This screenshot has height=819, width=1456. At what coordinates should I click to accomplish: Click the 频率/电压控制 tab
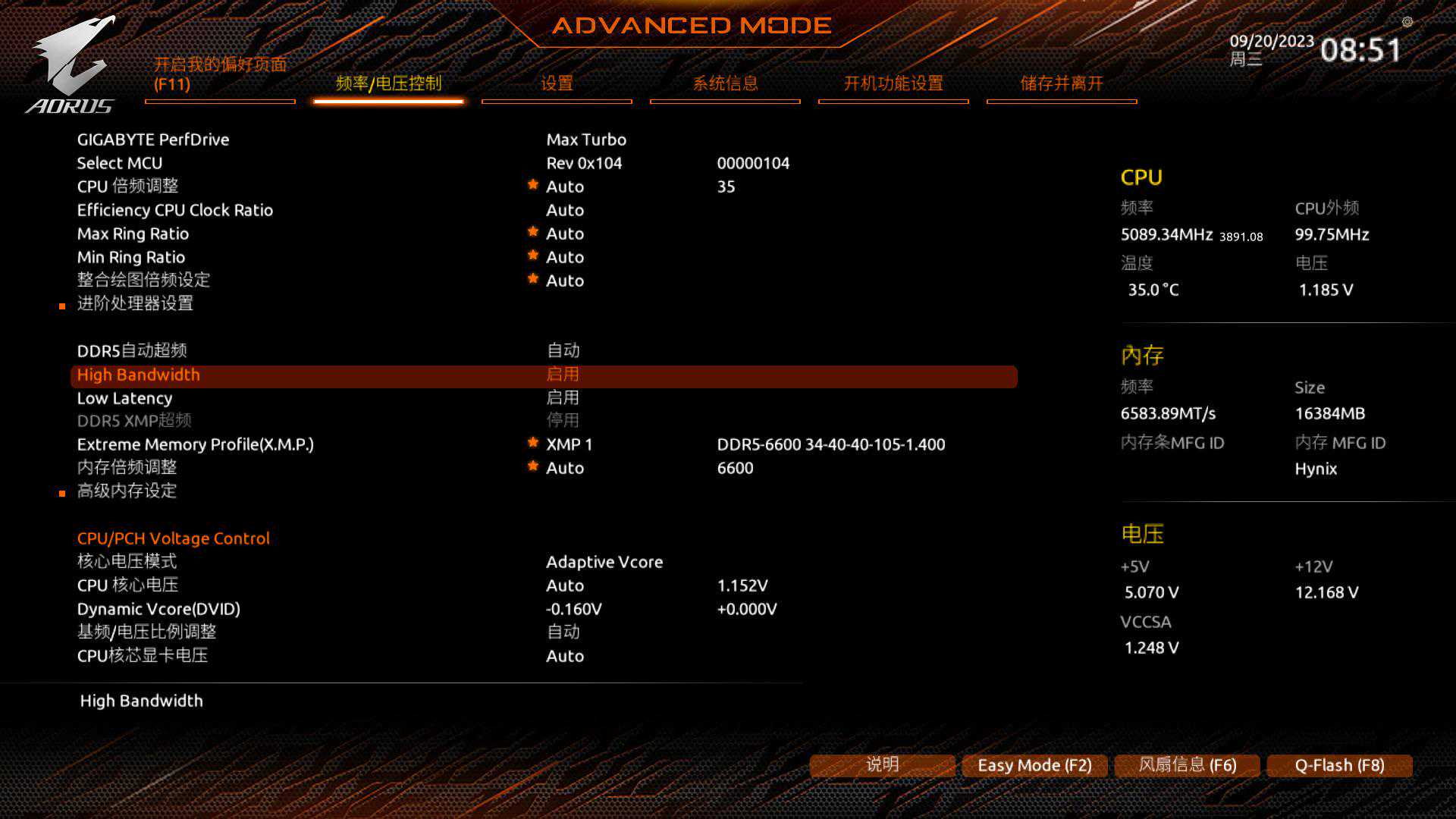[388, 83]
